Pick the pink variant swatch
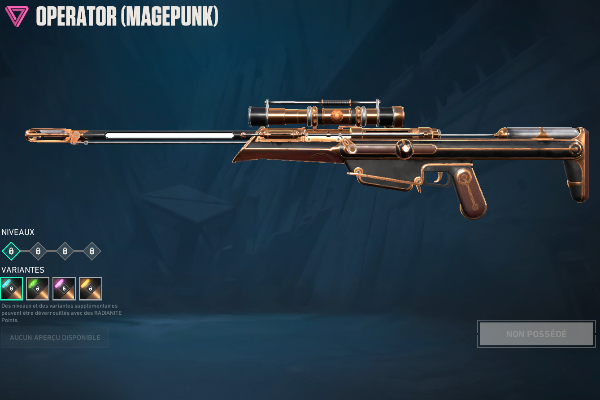 pyautogui.click(x=64, y=288)
